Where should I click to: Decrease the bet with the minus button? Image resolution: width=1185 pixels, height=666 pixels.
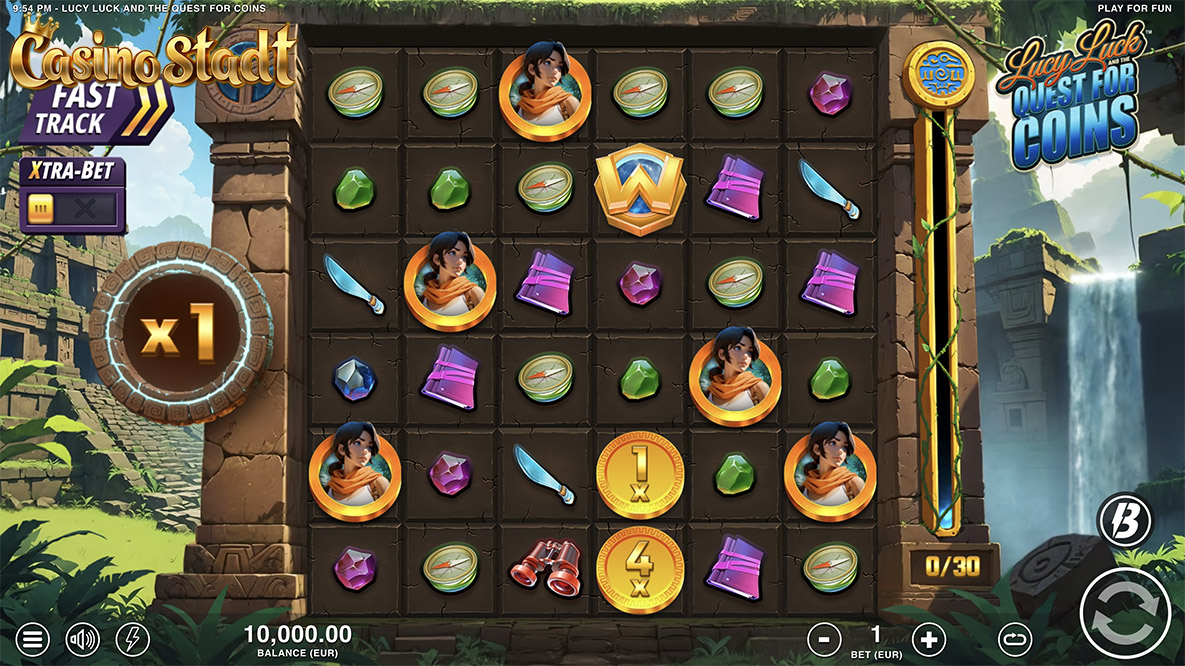click(825, 638)
